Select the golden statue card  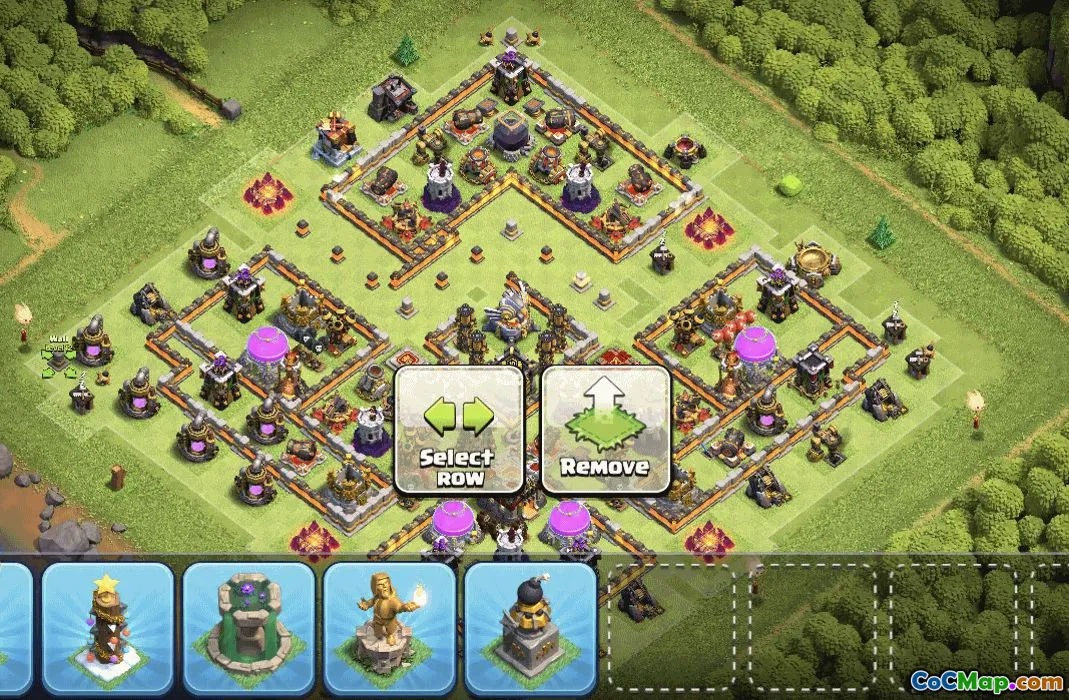(x=390, y=627)
